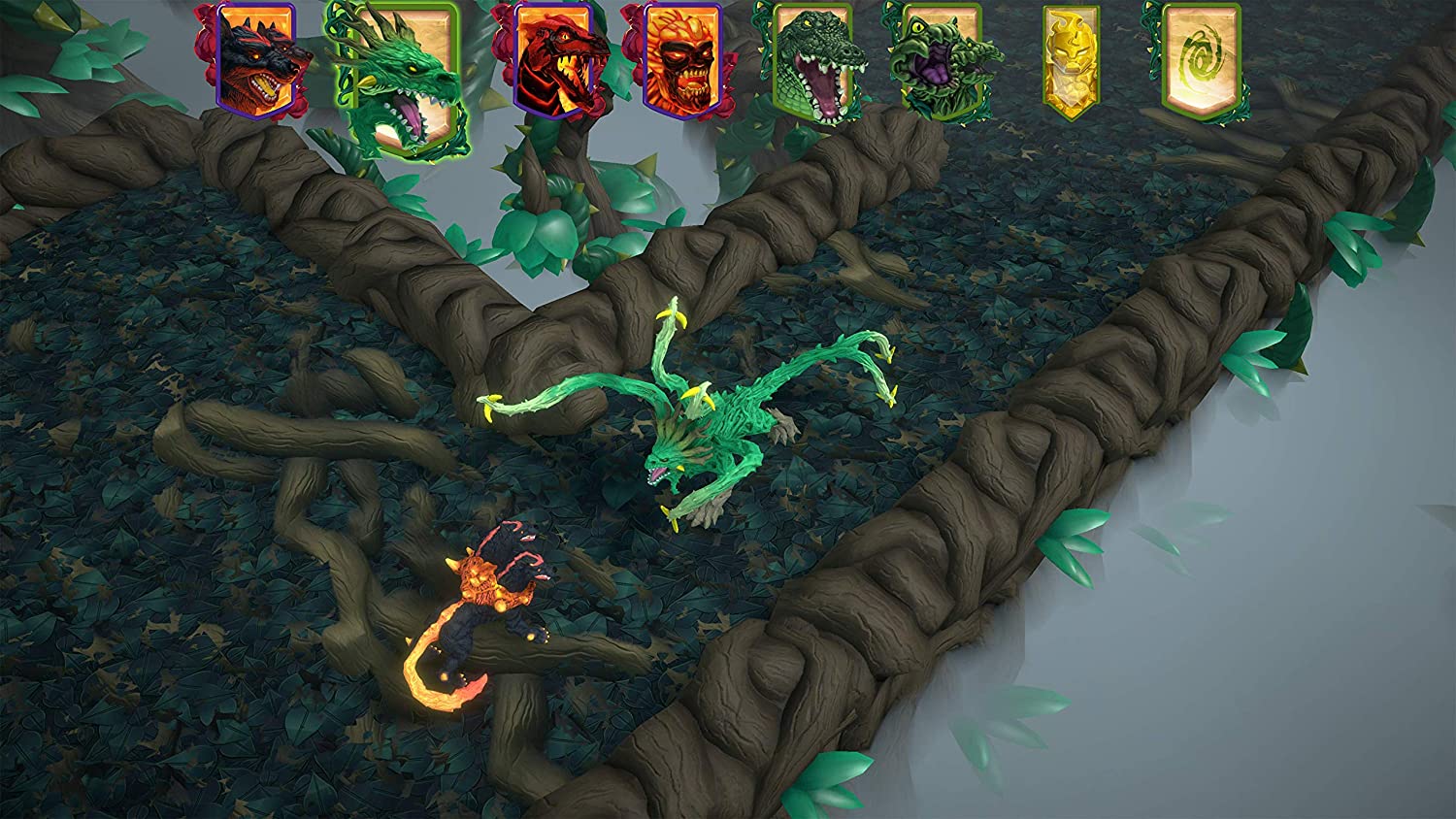Viewport: 1456px width, 819px height.
Task: Select the flaming orange skull portrait
Action: coord(682,56)
